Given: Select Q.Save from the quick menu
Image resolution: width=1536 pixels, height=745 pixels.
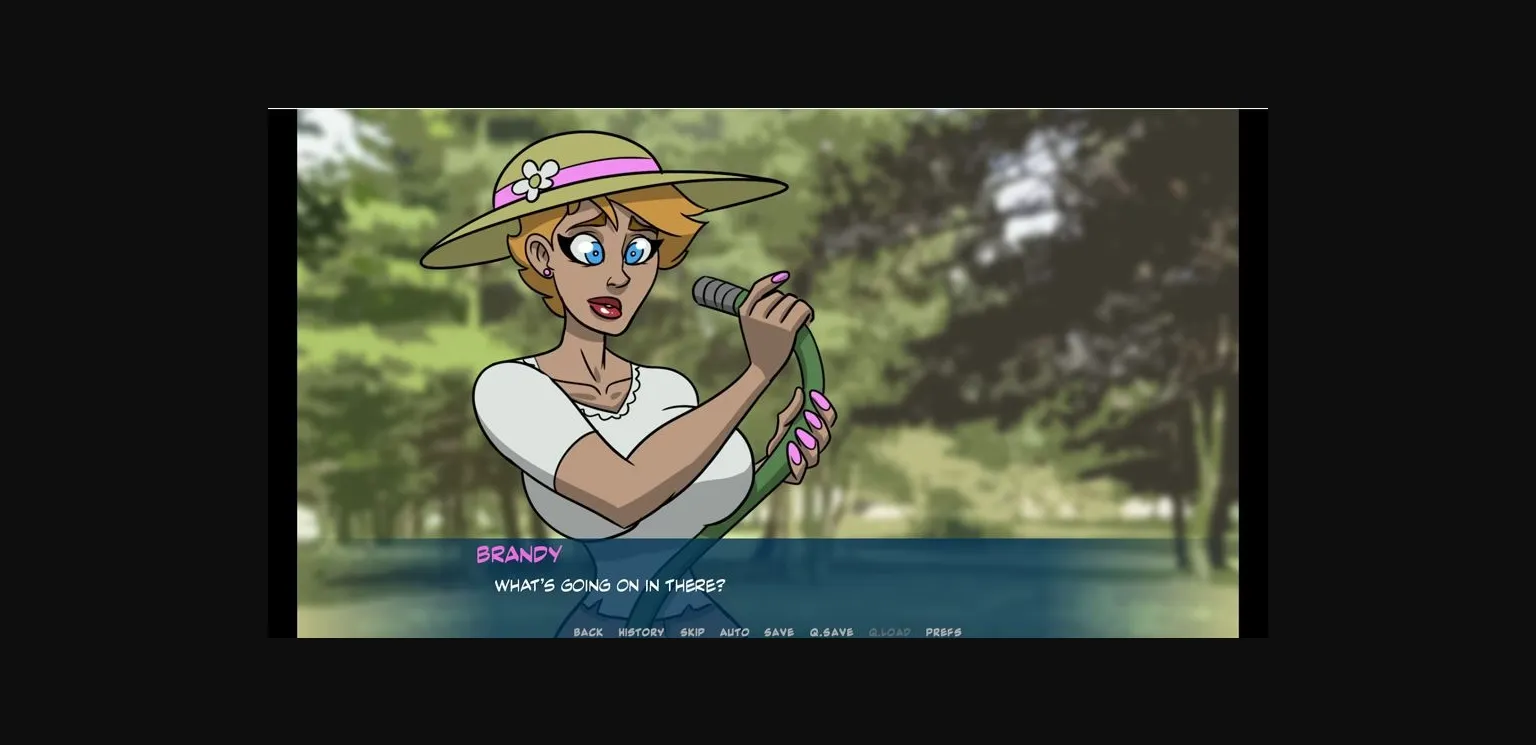Looking at the screenshot, I should coord(830,632).
